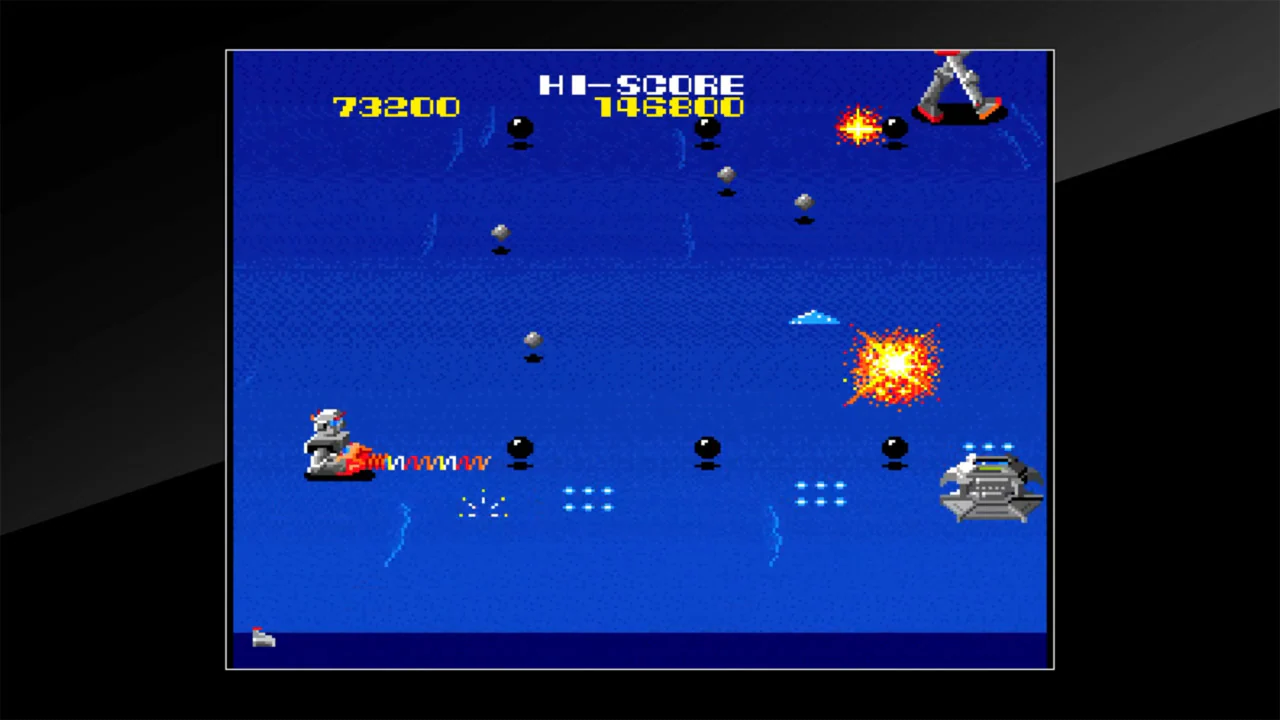Click the mine directly right of the player's beam
The width and height of the screenshot is (1280, 720).
click(519, 447)
